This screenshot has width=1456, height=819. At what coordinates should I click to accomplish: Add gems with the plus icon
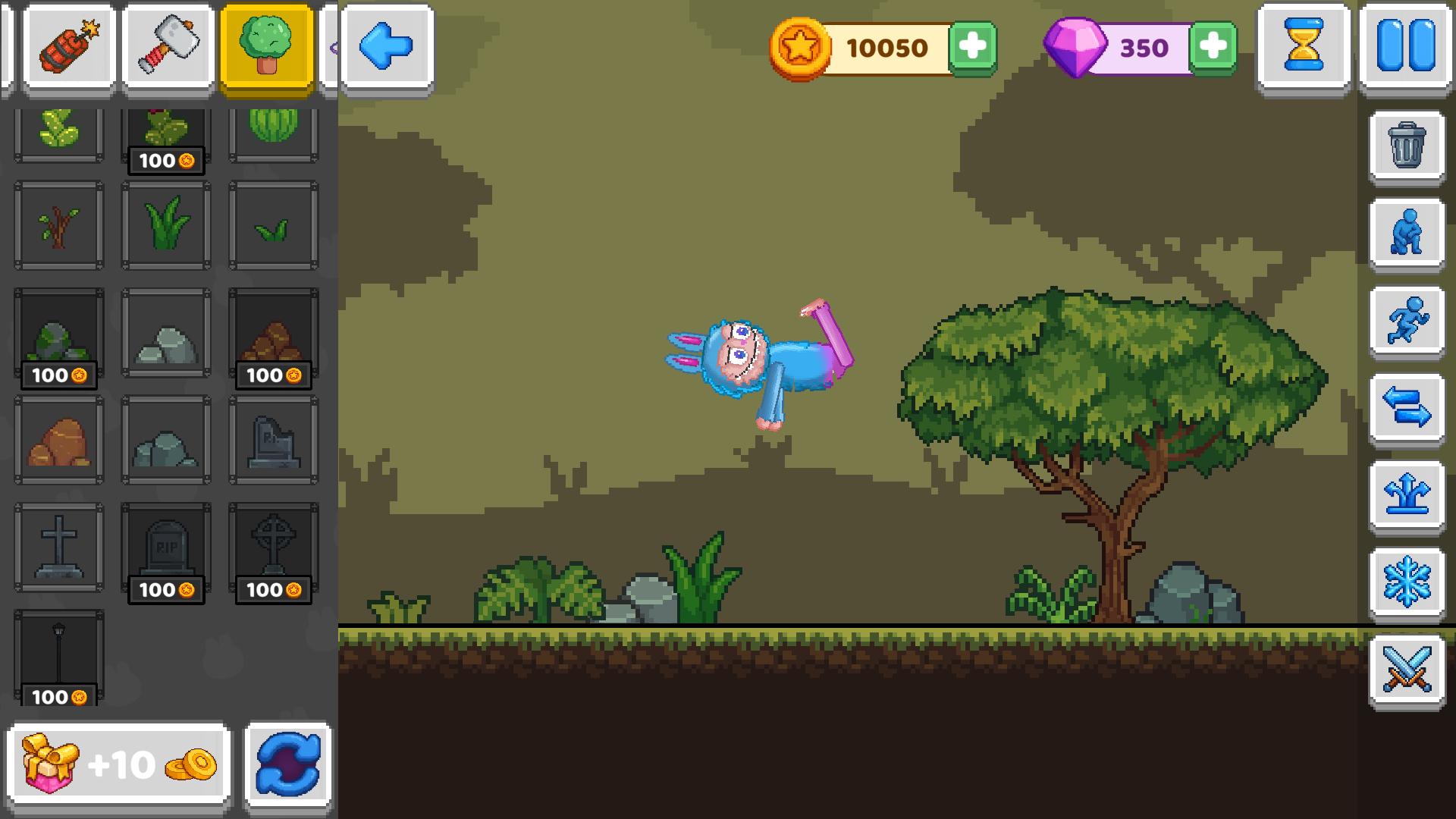[x=1214, y=47]
